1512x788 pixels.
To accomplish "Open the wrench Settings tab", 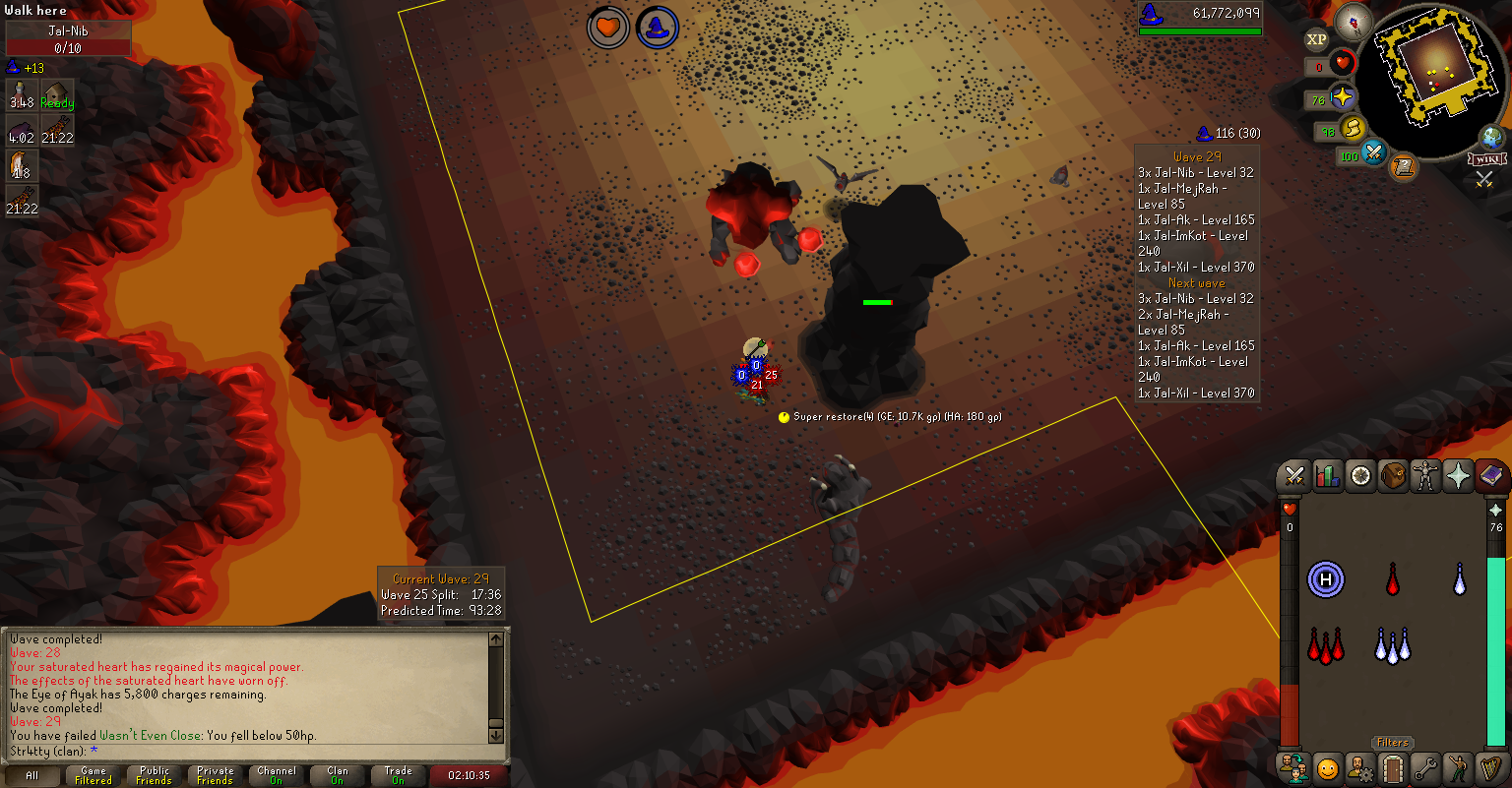I will point(1425,767).
